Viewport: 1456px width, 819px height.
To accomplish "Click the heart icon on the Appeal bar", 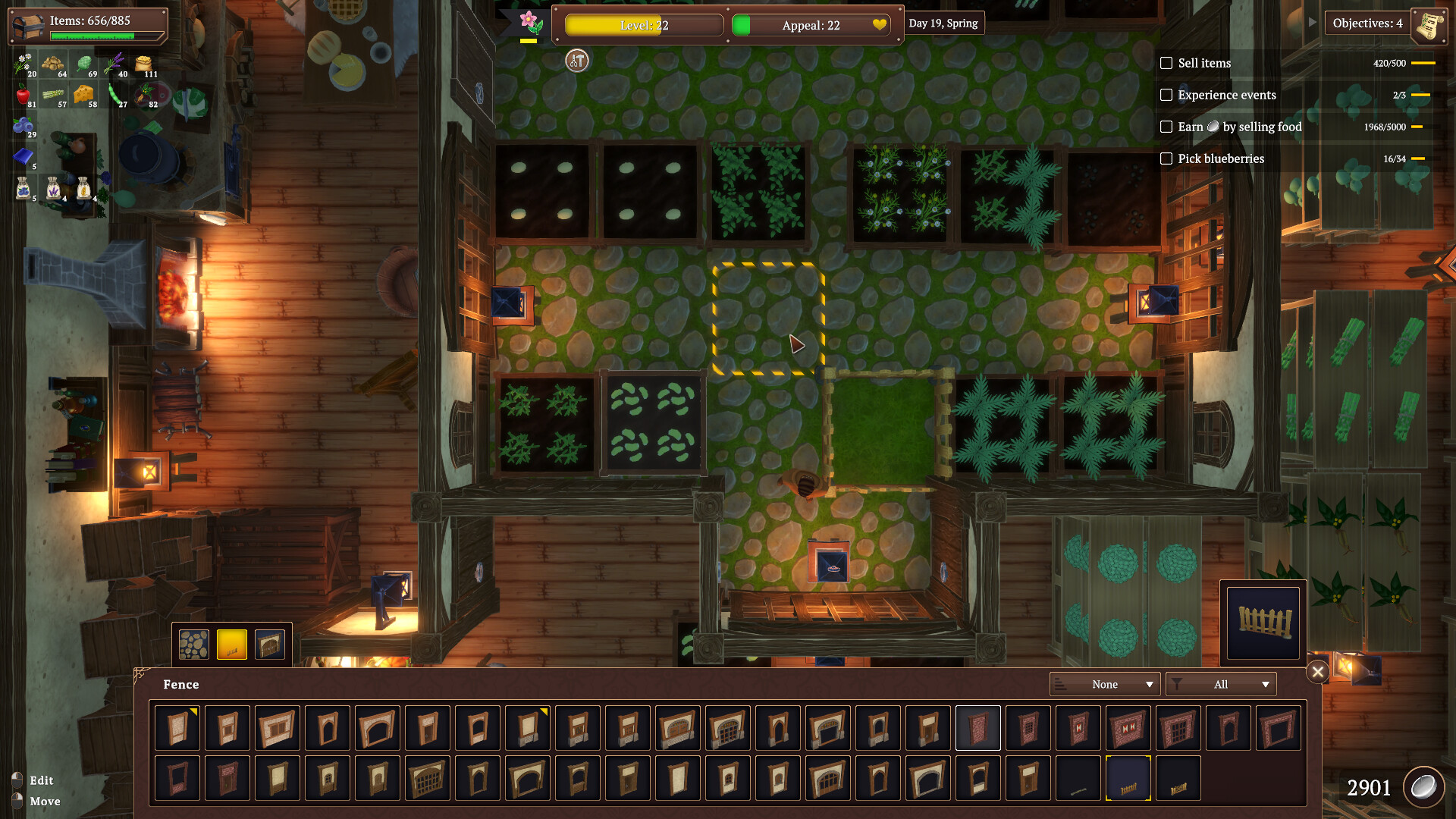I will coord(880,25).
